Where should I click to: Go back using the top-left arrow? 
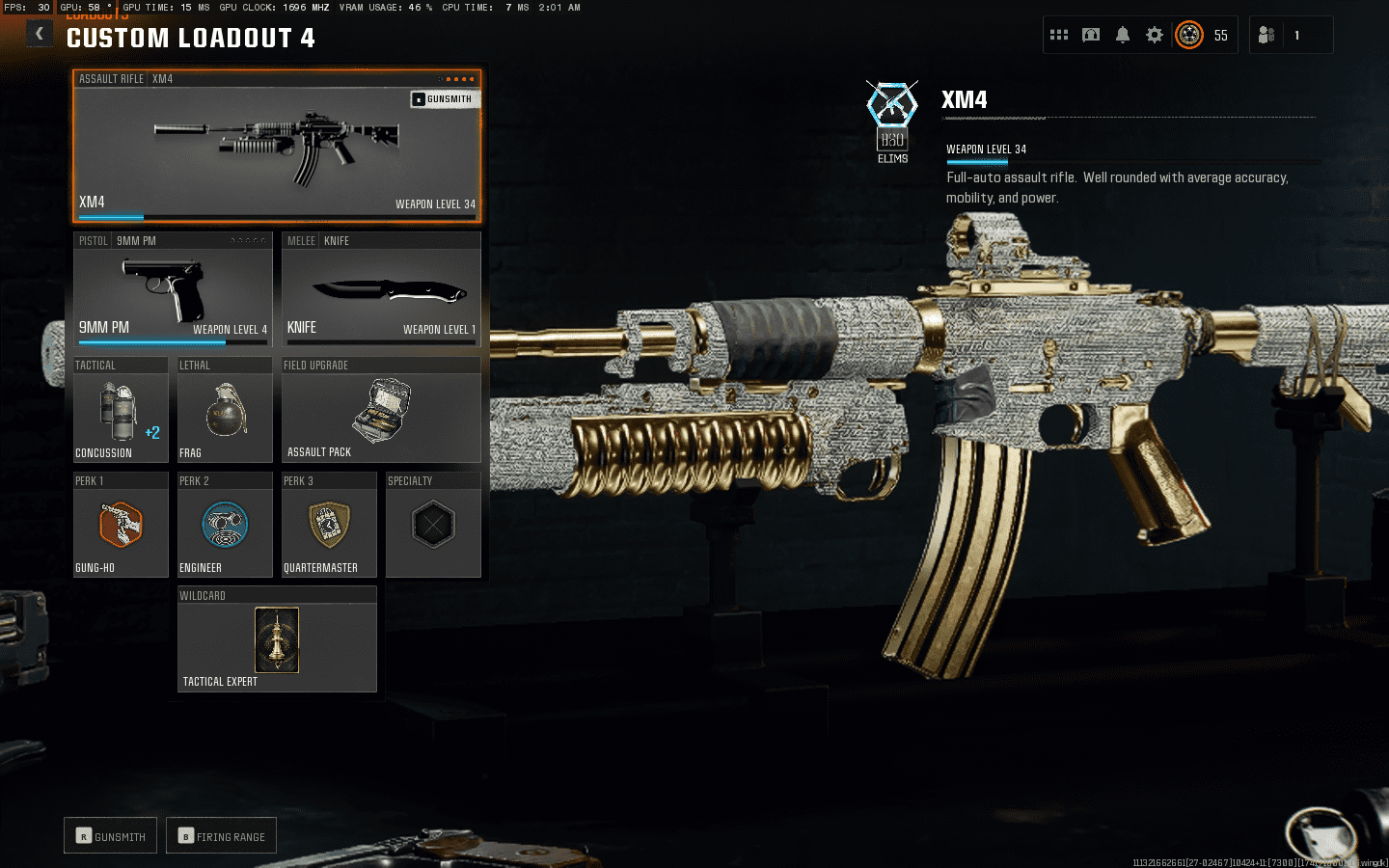[x=39, y=35]
